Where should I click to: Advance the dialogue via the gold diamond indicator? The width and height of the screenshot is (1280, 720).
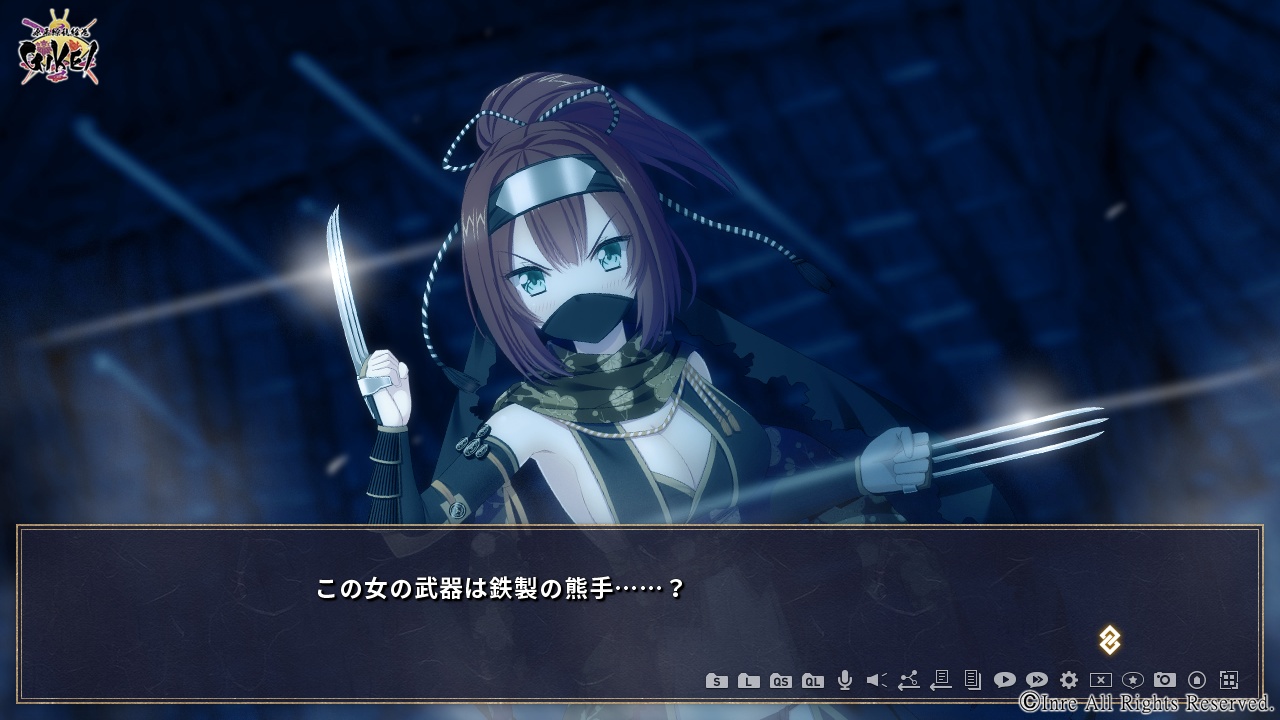coord(1109,640)
